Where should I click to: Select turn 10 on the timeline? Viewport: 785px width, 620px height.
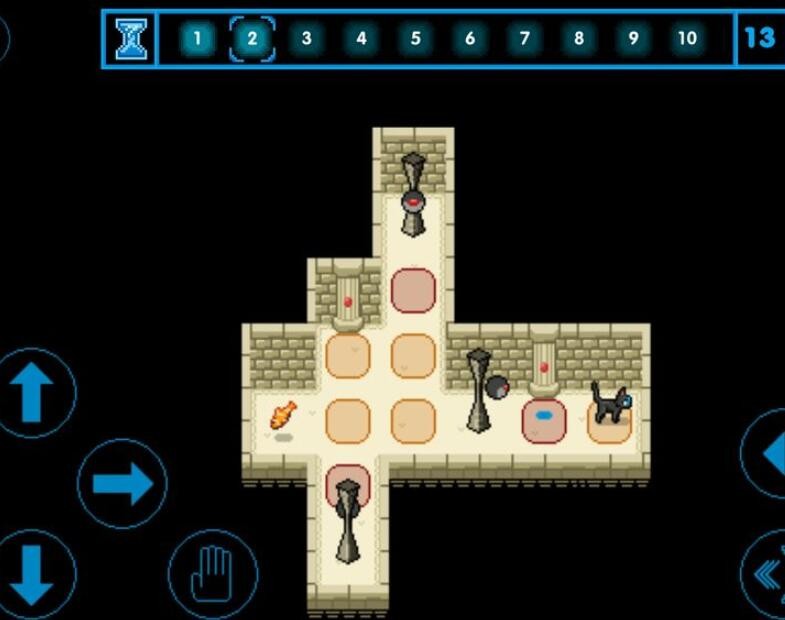pos(687,39)
